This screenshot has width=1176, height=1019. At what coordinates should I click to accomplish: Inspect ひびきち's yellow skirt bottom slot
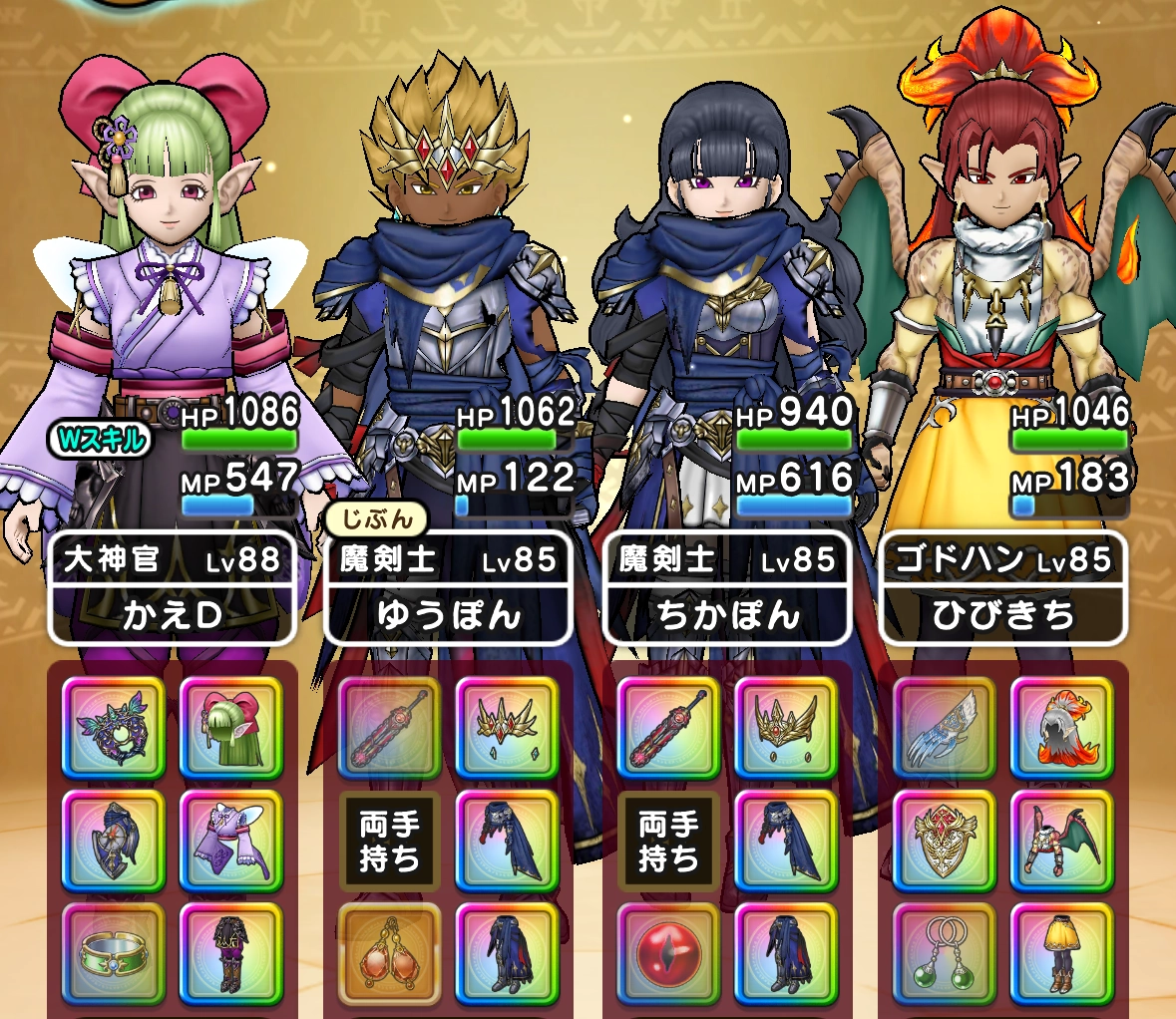point(1061,954)
